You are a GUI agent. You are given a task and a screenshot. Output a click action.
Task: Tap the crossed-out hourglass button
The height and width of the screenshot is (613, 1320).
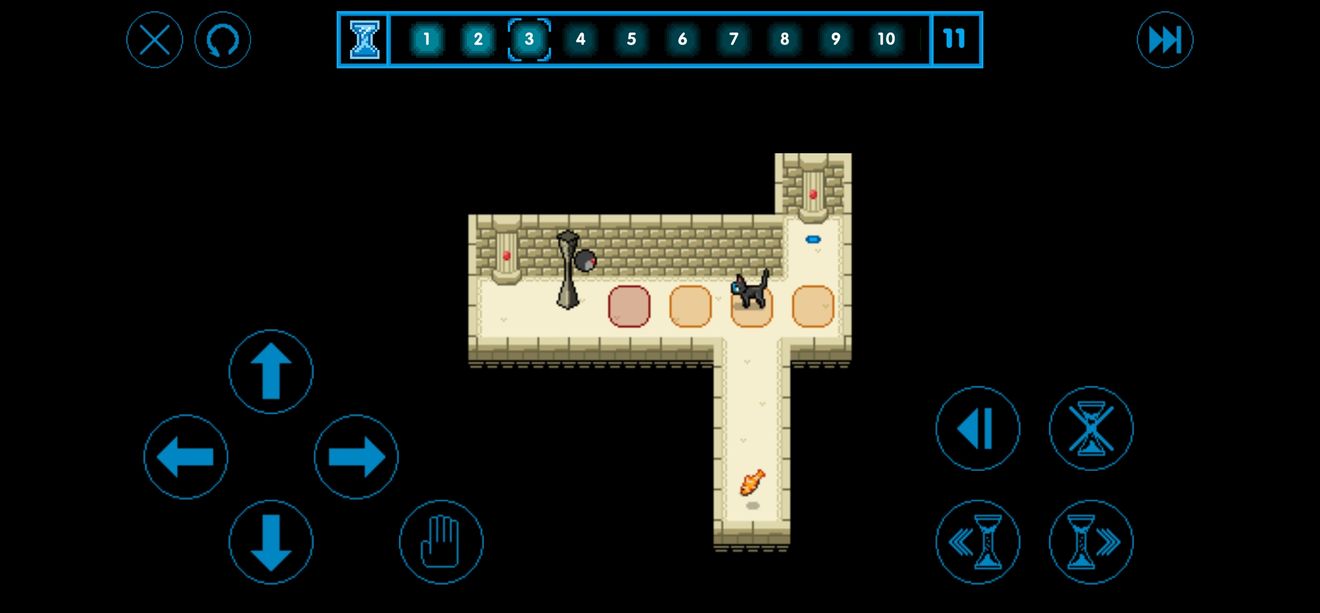(x=1091, y=429)
